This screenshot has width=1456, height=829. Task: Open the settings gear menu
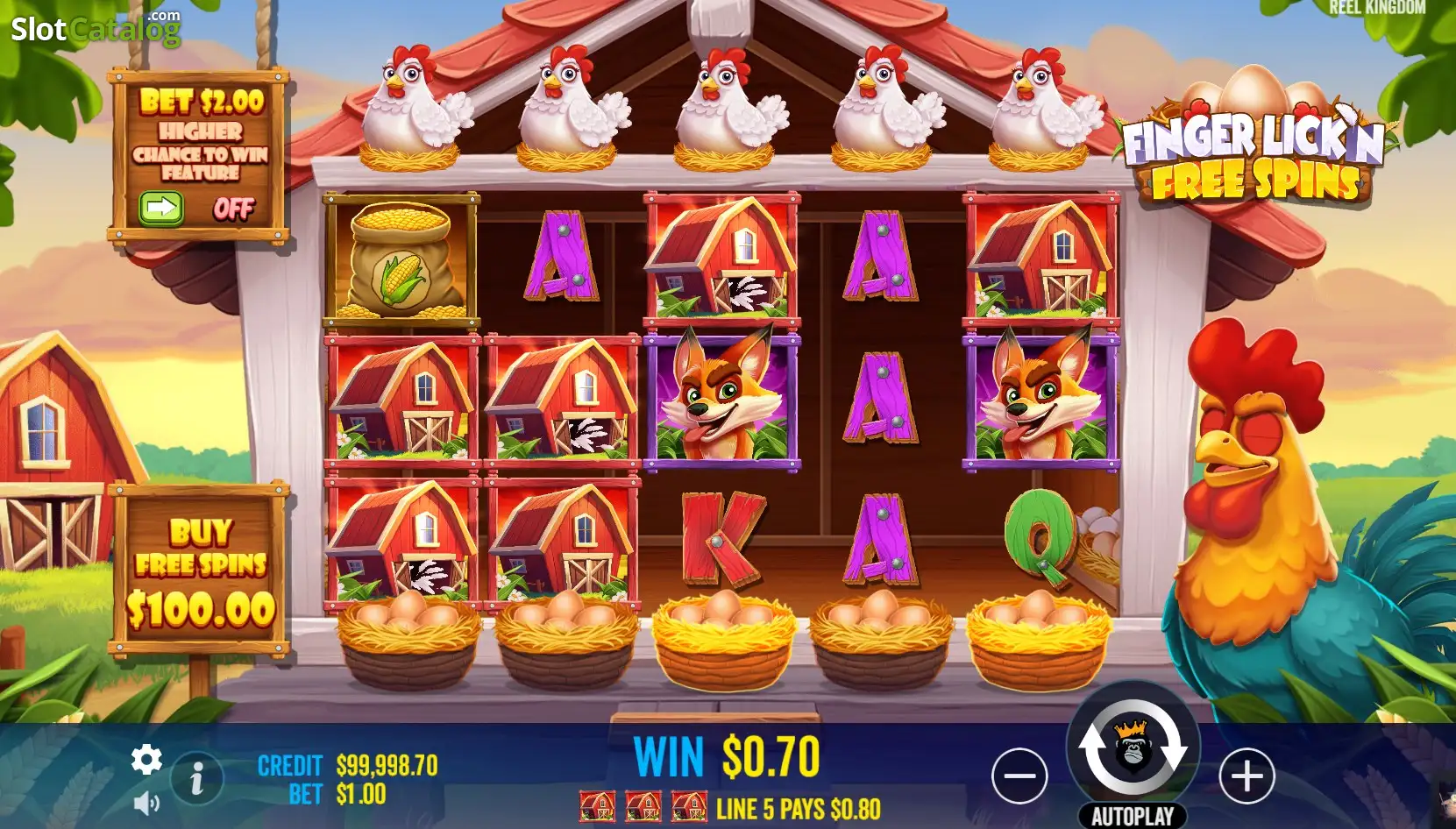click(146, 760)
